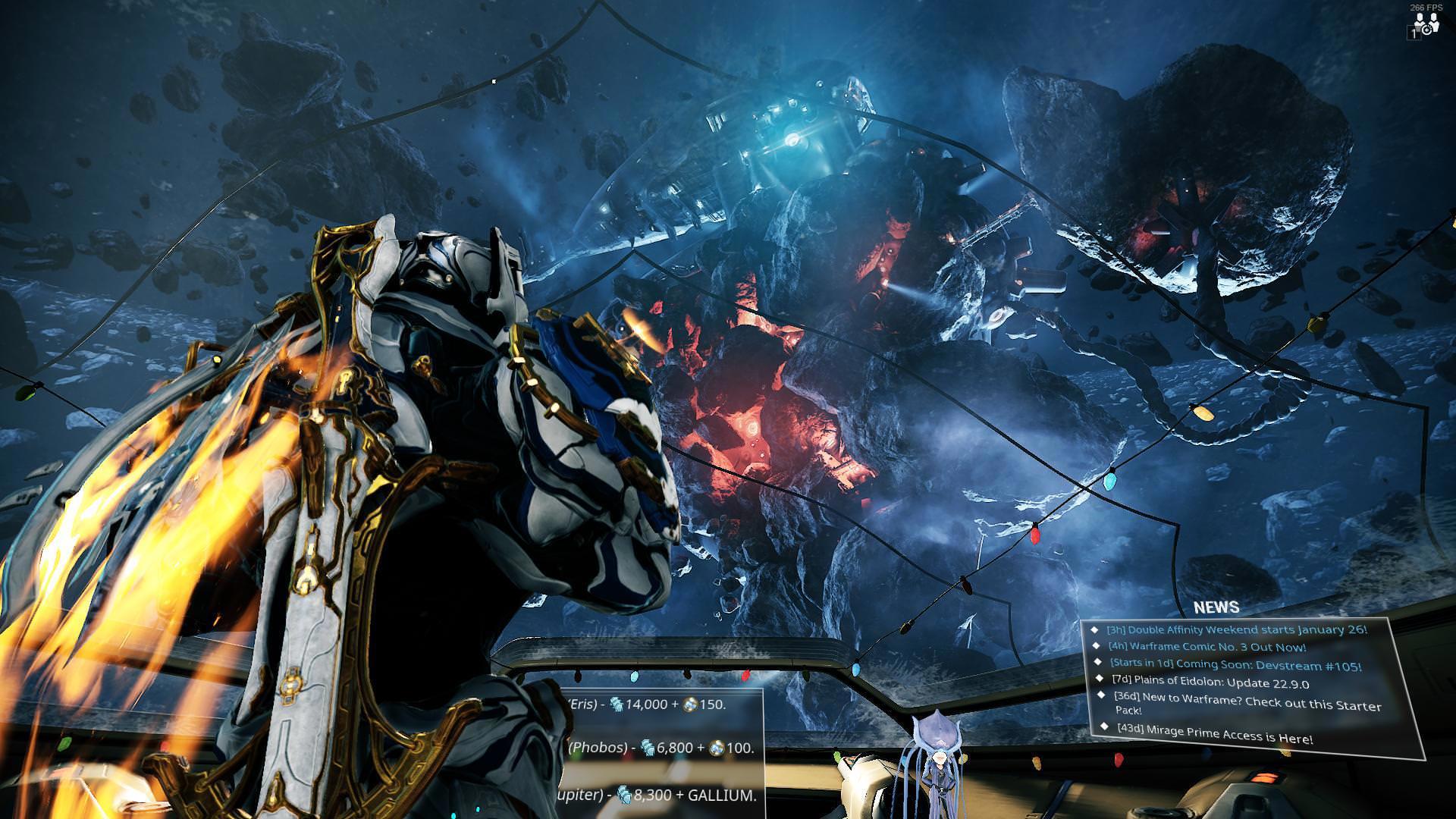Show the Mirage Prime Access news item
1456x819 pixels.
1215,734
